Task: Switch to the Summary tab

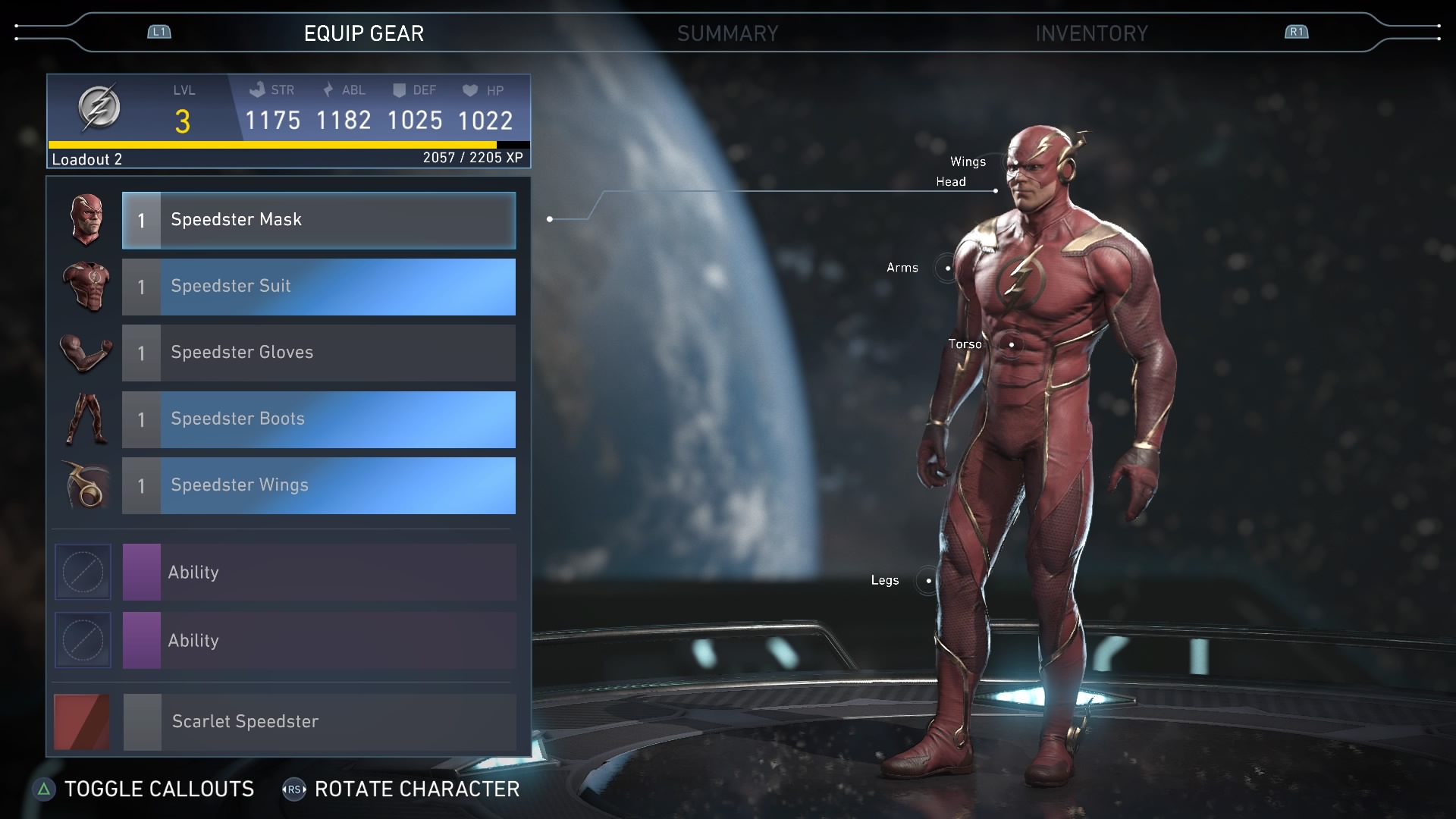Action: pyautogui.click(x=727, y=33)
